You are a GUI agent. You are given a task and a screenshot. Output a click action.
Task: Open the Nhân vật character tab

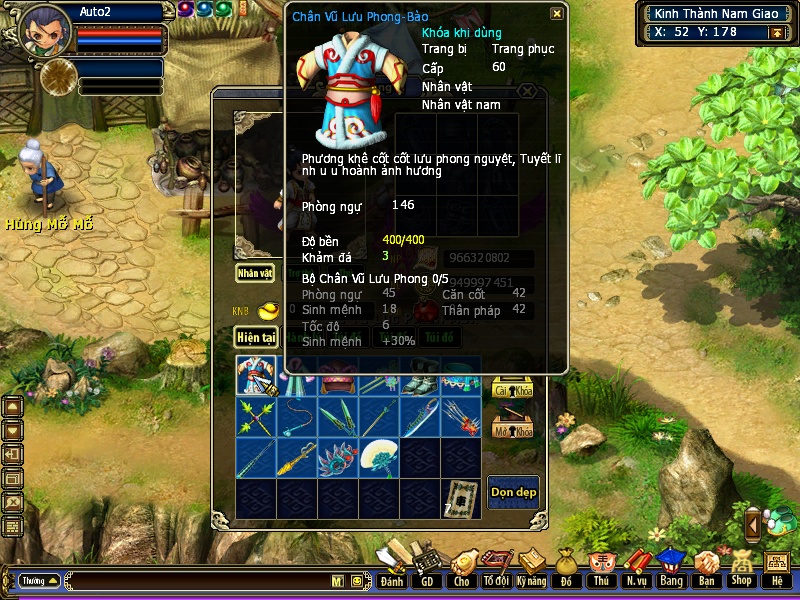[x=255, y=273]
